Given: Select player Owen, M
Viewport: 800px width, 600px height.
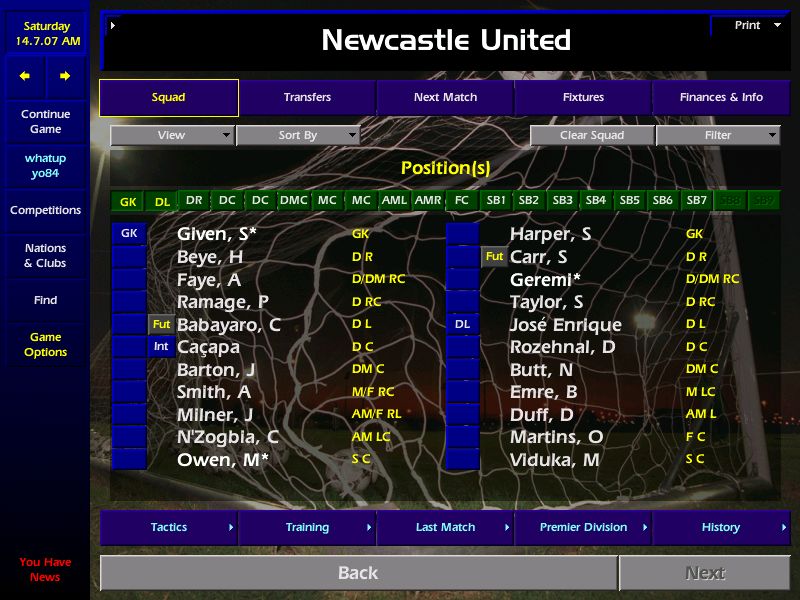Looking at the screenshot, I should tap(223, 460).
